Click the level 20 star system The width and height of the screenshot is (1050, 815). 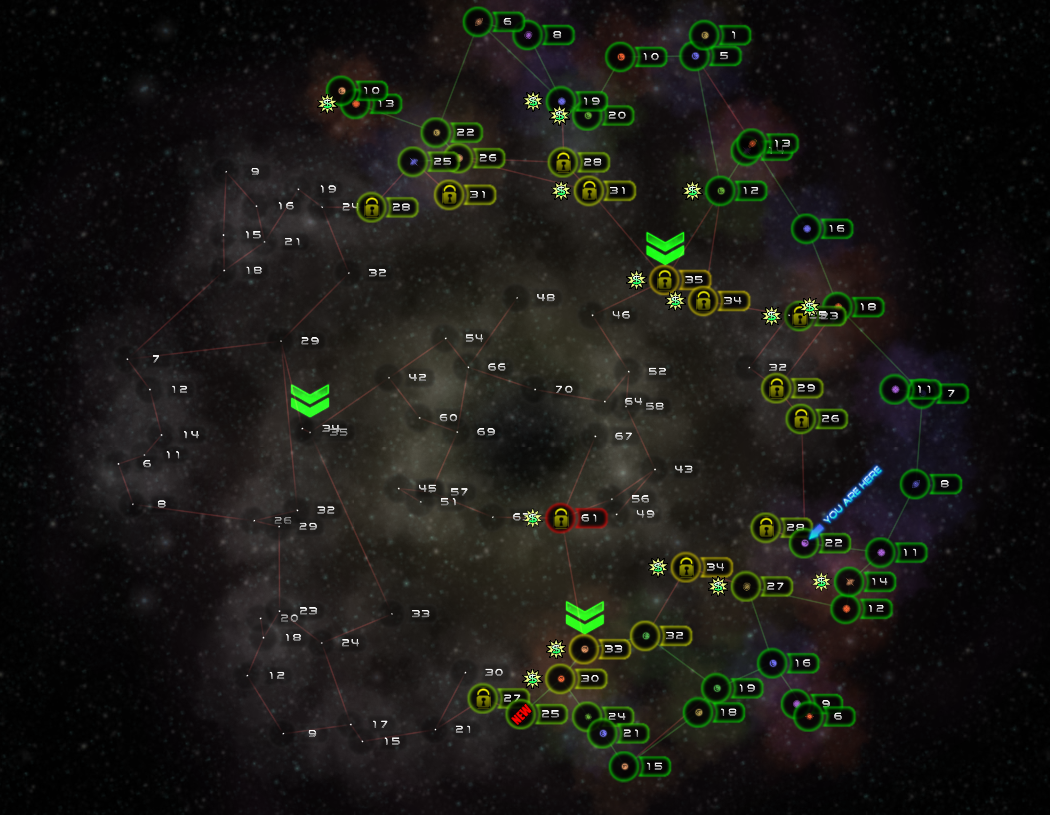click(x=588, y=116)
